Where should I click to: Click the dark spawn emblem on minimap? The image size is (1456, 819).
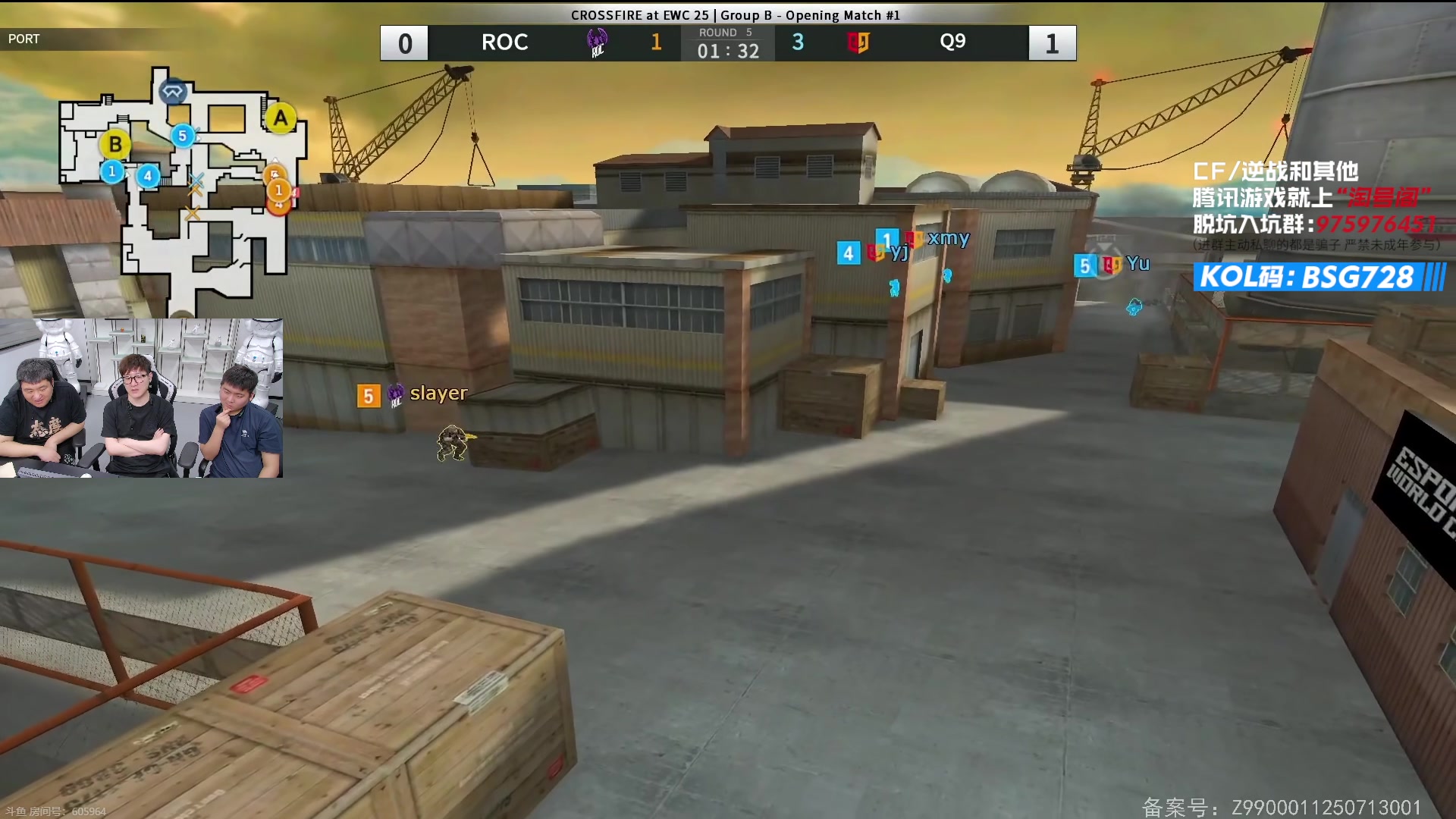click(173, 92)
